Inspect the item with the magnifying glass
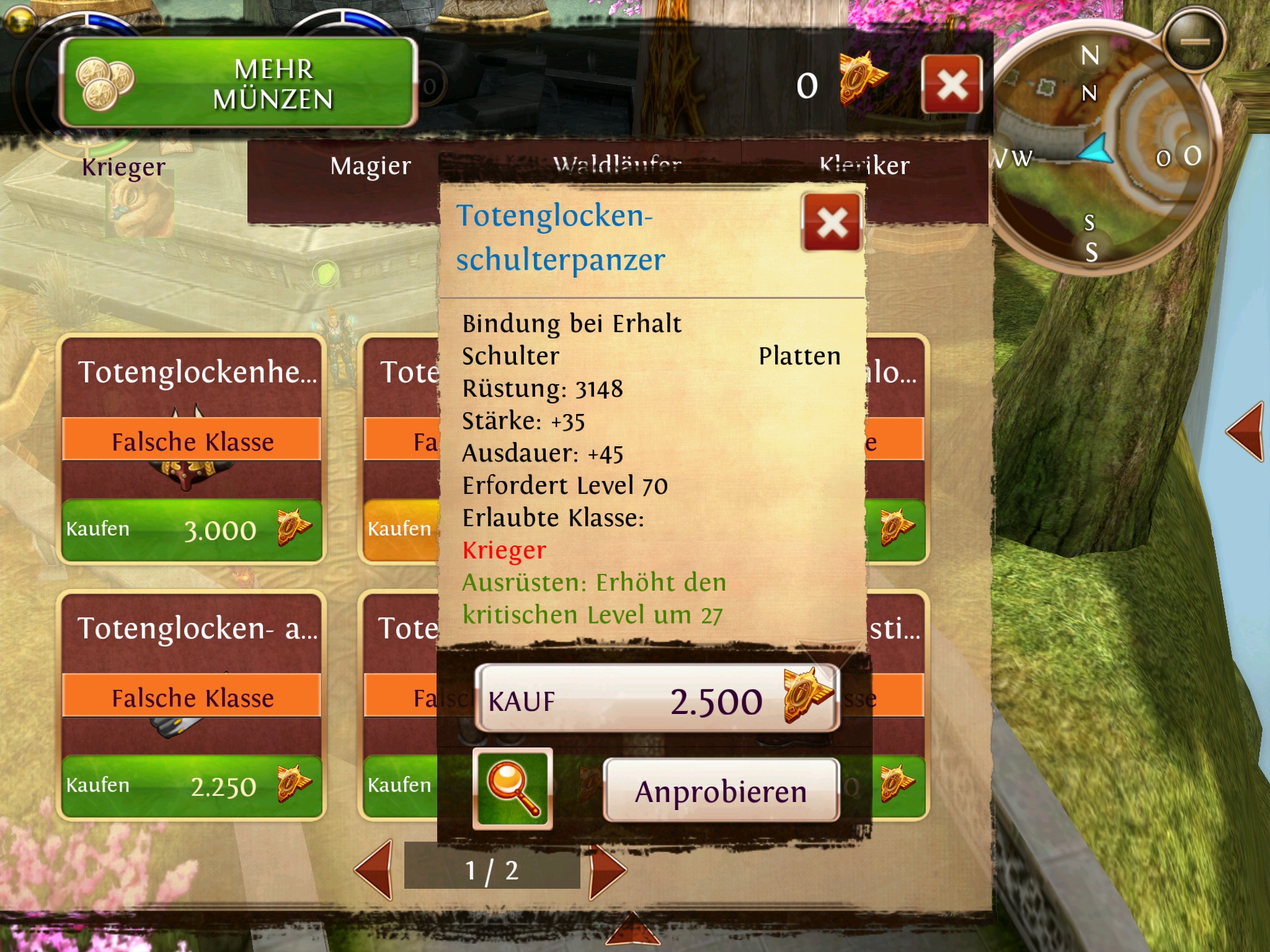Image resolution: width=1270 pixels, height=952 pixels. click(512, 788)
